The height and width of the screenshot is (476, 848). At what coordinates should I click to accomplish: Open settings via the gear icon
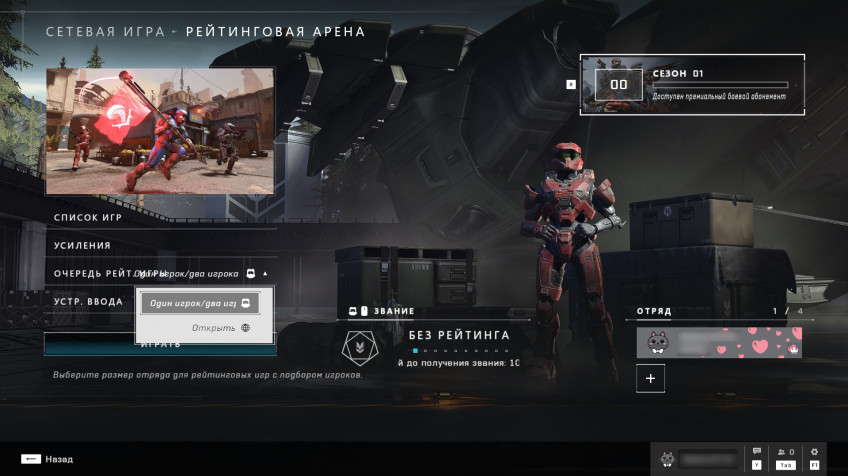814,453
